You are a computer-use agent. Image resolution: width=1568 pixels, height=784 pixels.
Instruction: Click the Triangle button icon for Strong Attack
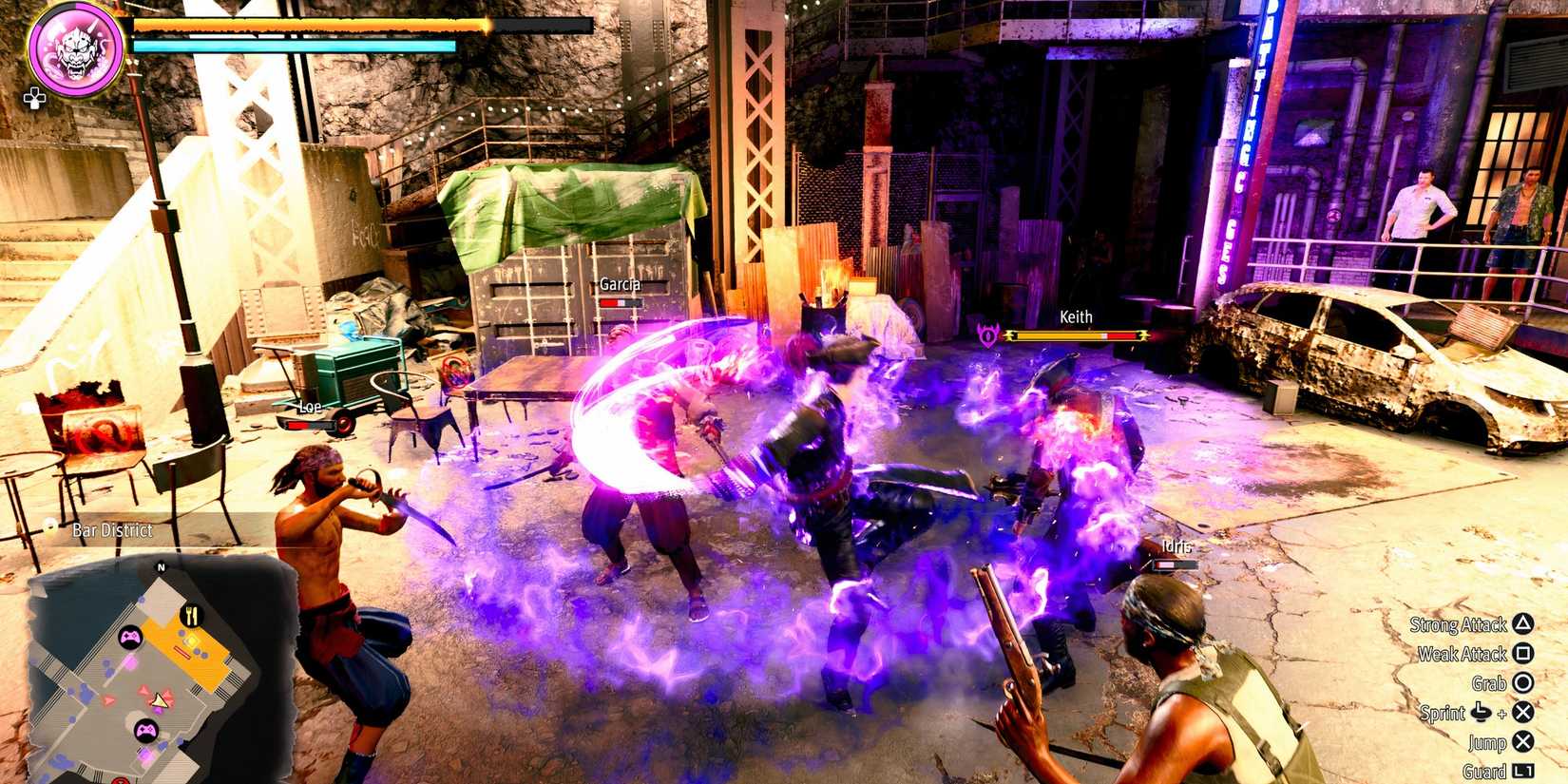point(1523,625)
